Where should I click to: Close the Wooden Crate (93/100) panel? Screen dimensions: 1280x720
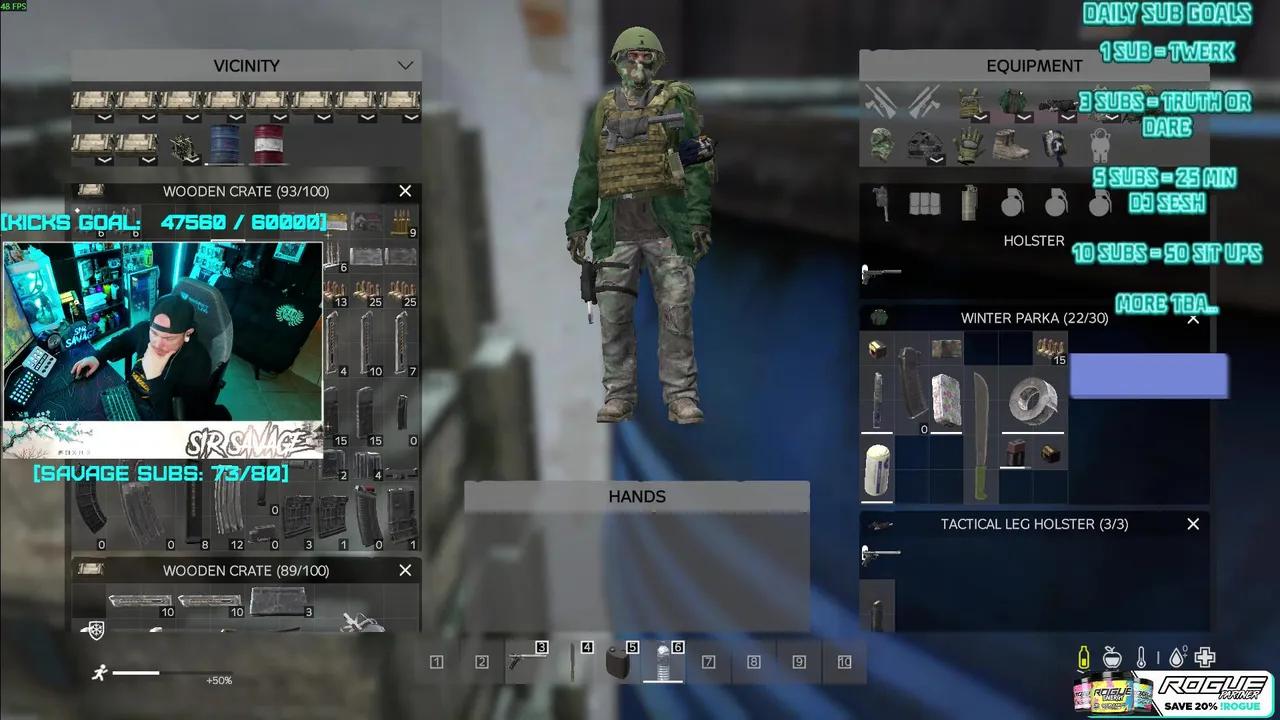click(405, 190)
